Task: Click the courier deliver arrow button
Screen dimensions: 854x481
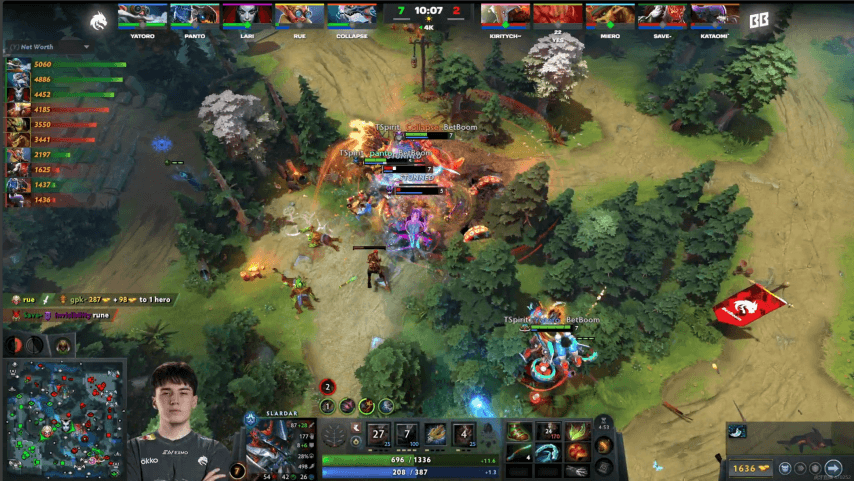Action: pyautogui.click(x=832, y=467)
